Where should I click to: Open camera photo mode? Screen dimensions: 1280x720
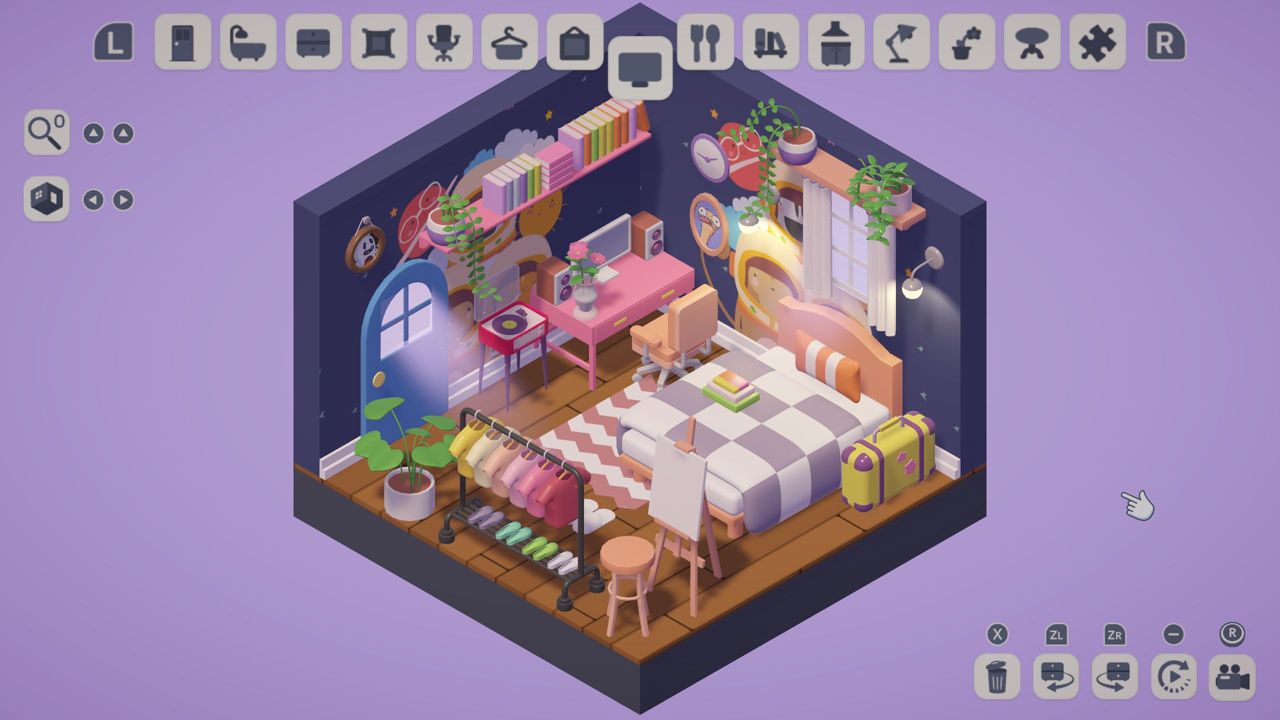tap(1234, 676)
